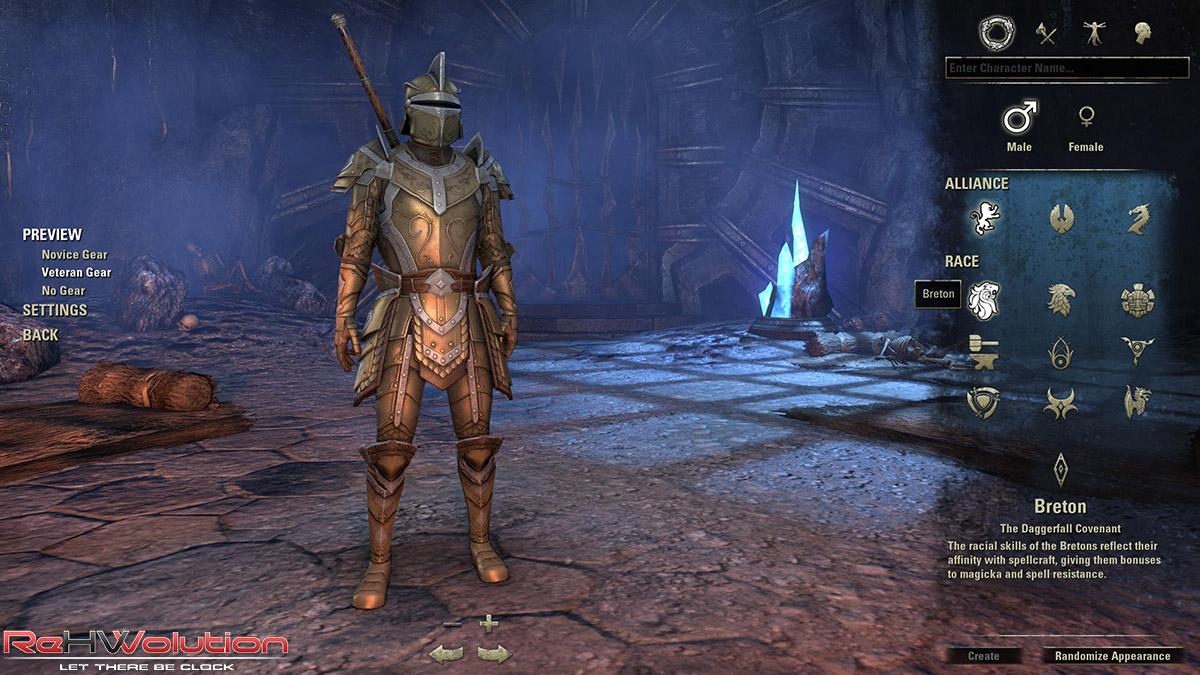Zoom in with the plus button

[488, 624]
